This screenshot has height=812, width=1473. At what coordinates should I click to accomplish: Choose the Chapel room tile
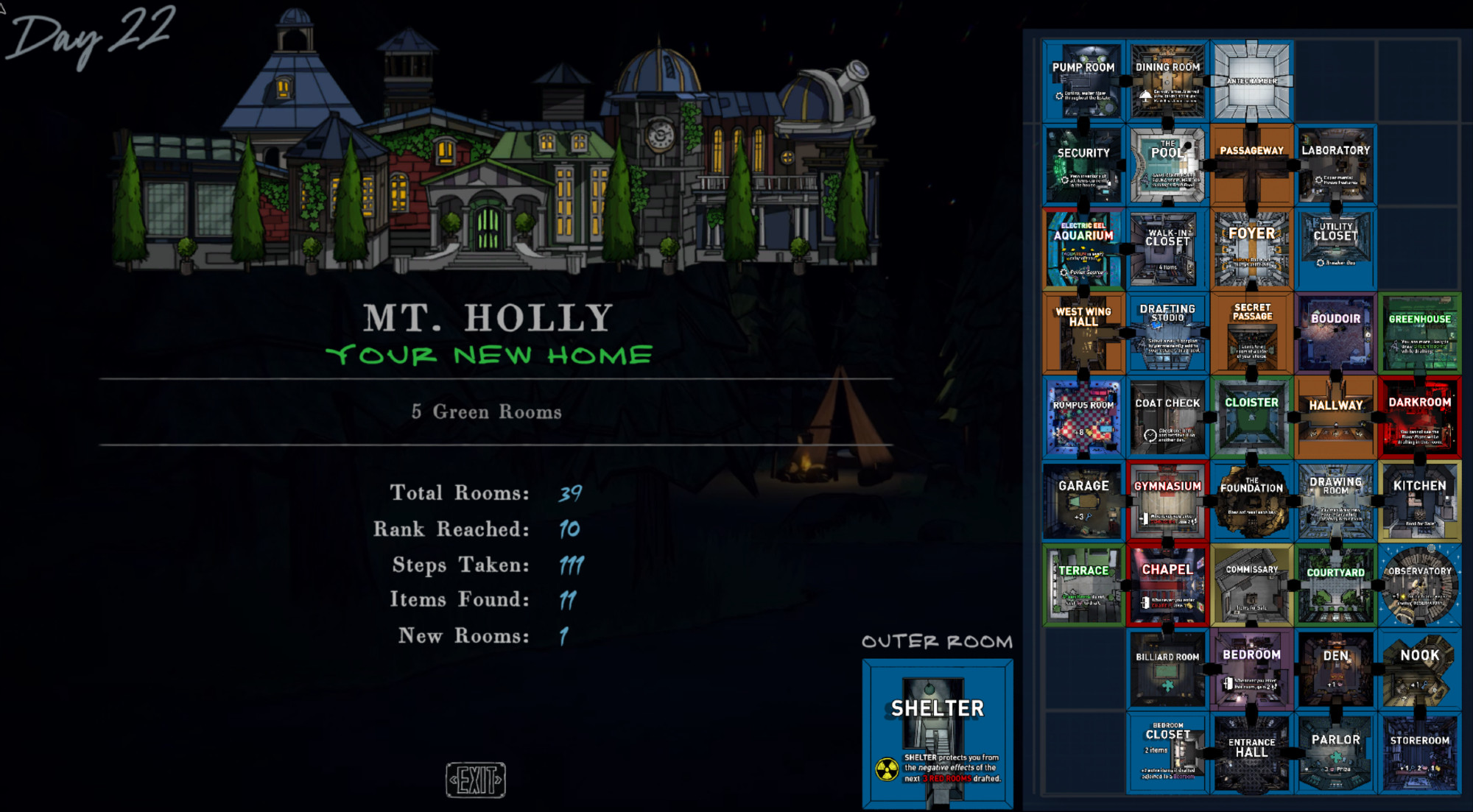[x=1167, y=585]
